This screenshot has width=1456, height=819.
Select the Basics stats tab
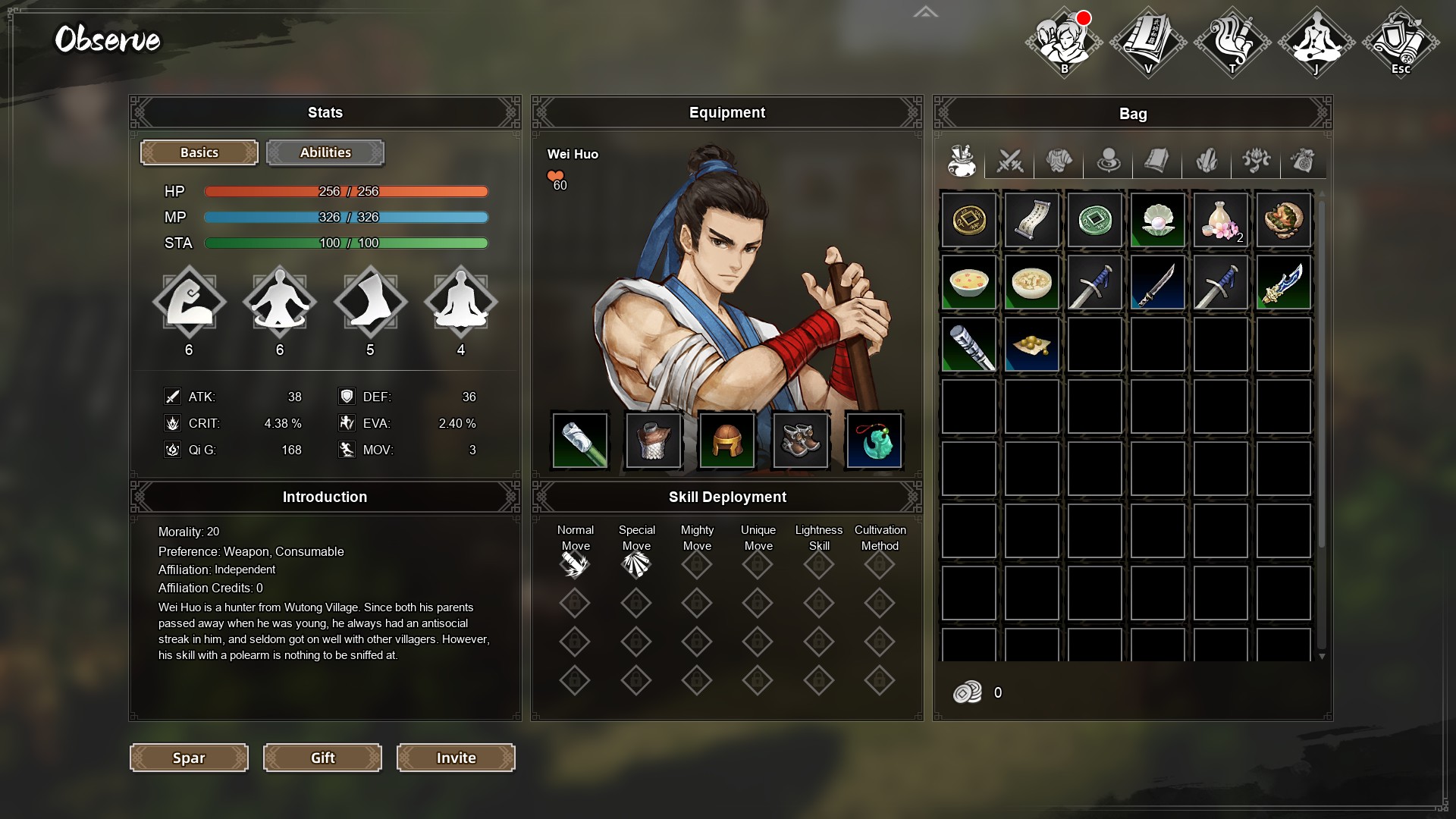point(199,152)
